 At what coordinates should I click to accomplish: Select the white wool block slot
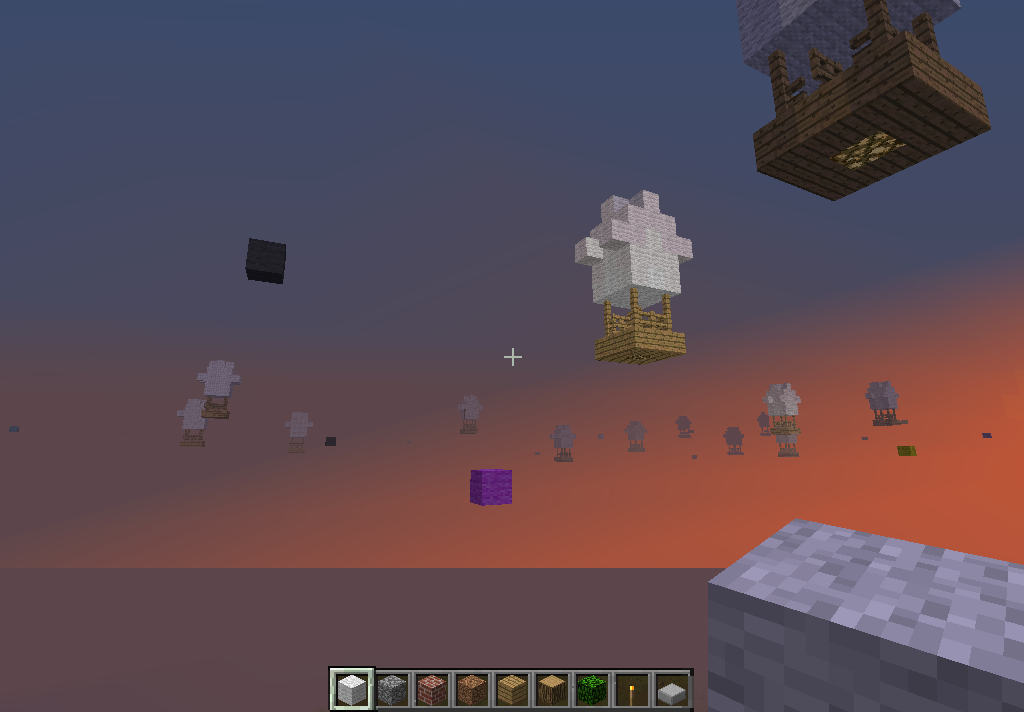352,689
